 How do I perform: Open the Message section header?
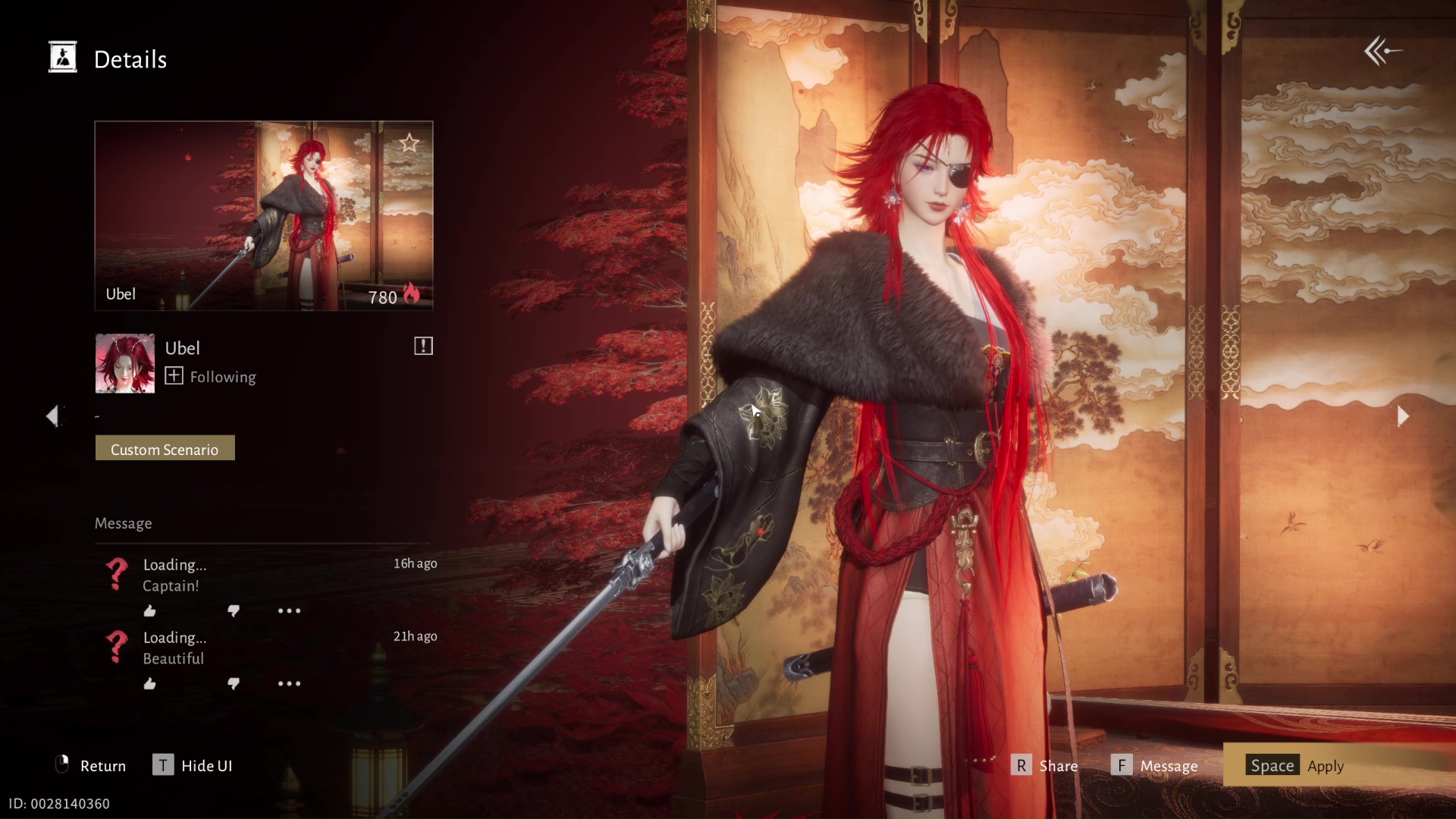click(x=123, y=523)
